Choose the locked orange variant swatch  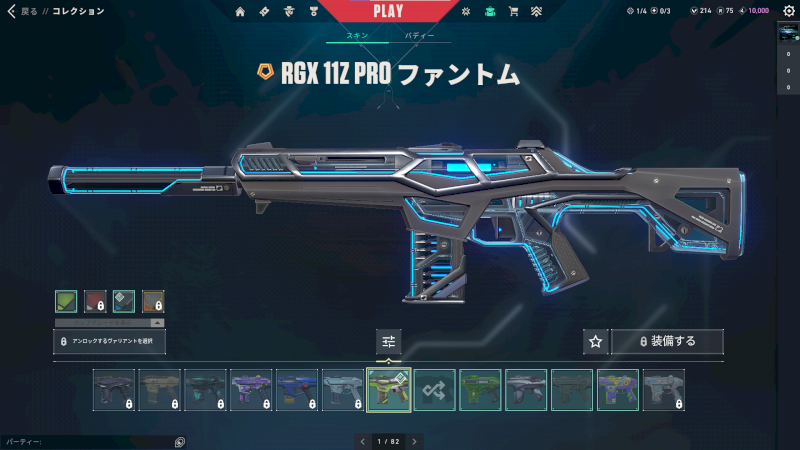(x=153, y=301)
